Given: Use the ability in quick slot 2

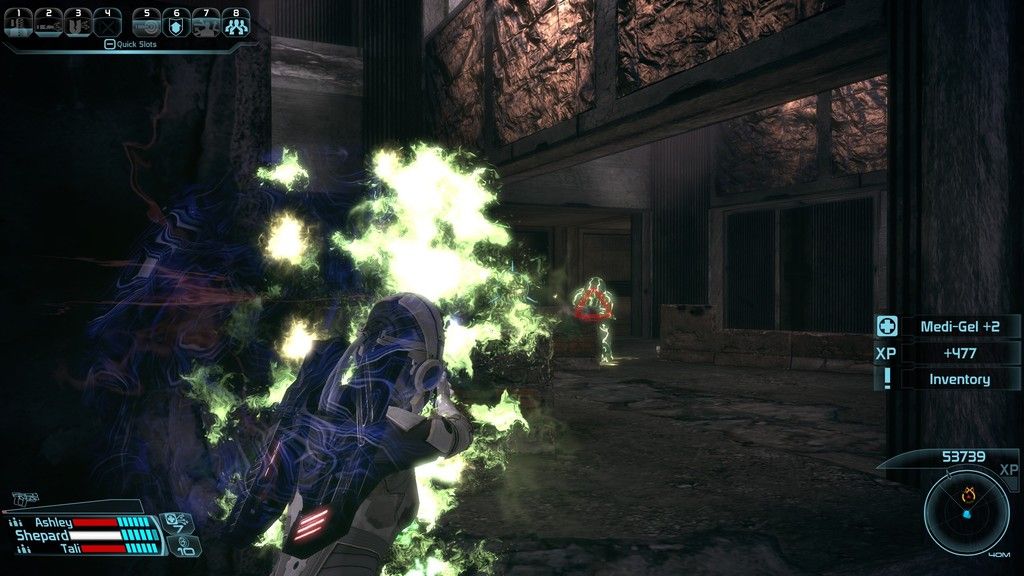Looking at the screenshot, I should point(48,24).
